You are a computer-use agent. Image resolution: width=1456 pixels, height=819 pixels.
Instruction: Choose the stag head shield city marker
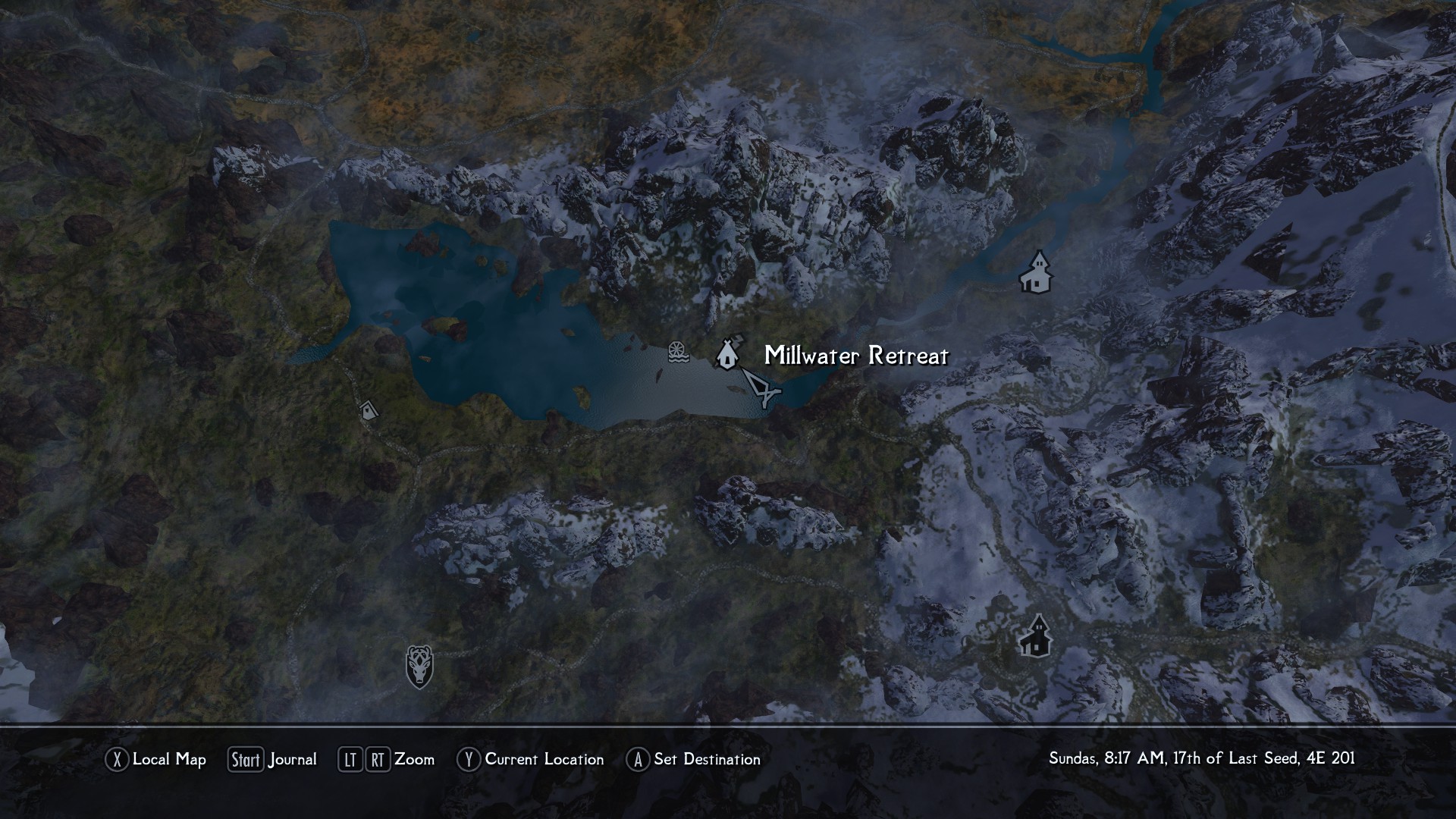[x=419, y=667]
